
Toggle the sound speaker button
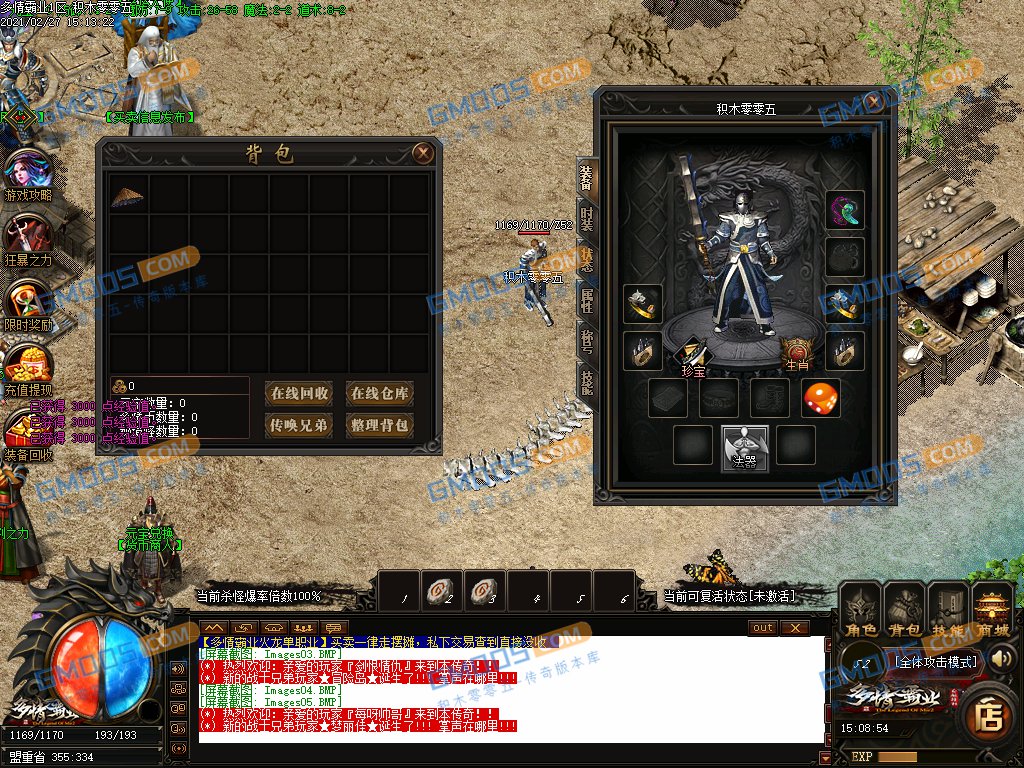1001,659
